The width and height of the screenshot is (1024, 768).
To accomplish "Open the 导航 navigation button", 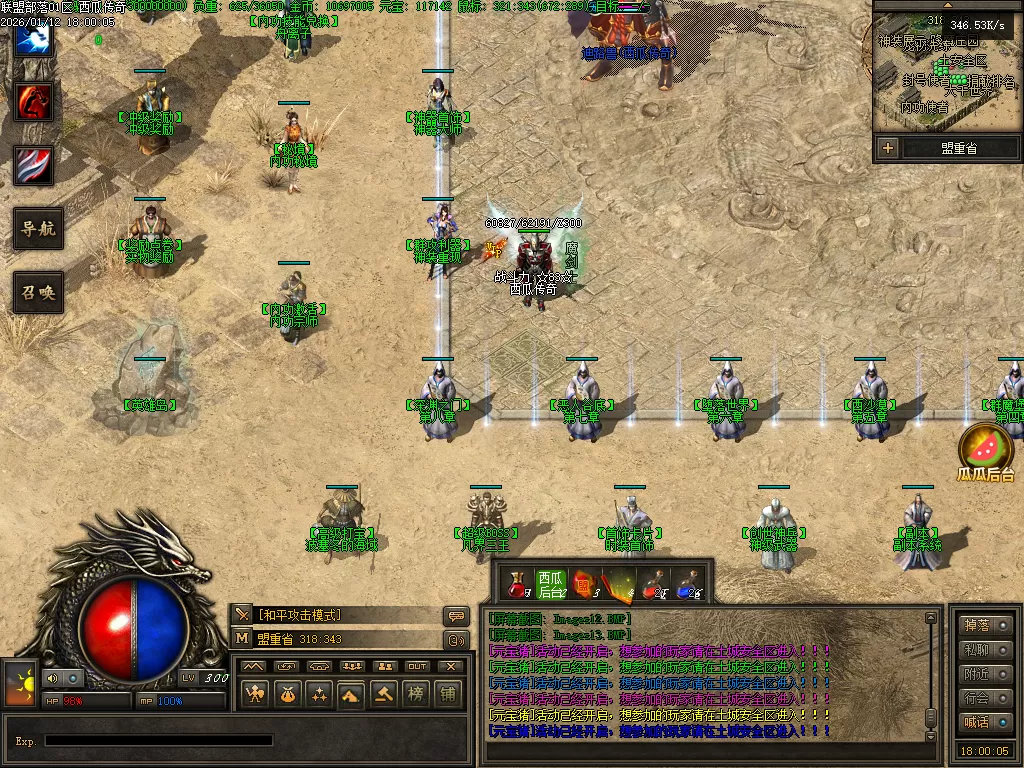I will click(x=38, y=229).
